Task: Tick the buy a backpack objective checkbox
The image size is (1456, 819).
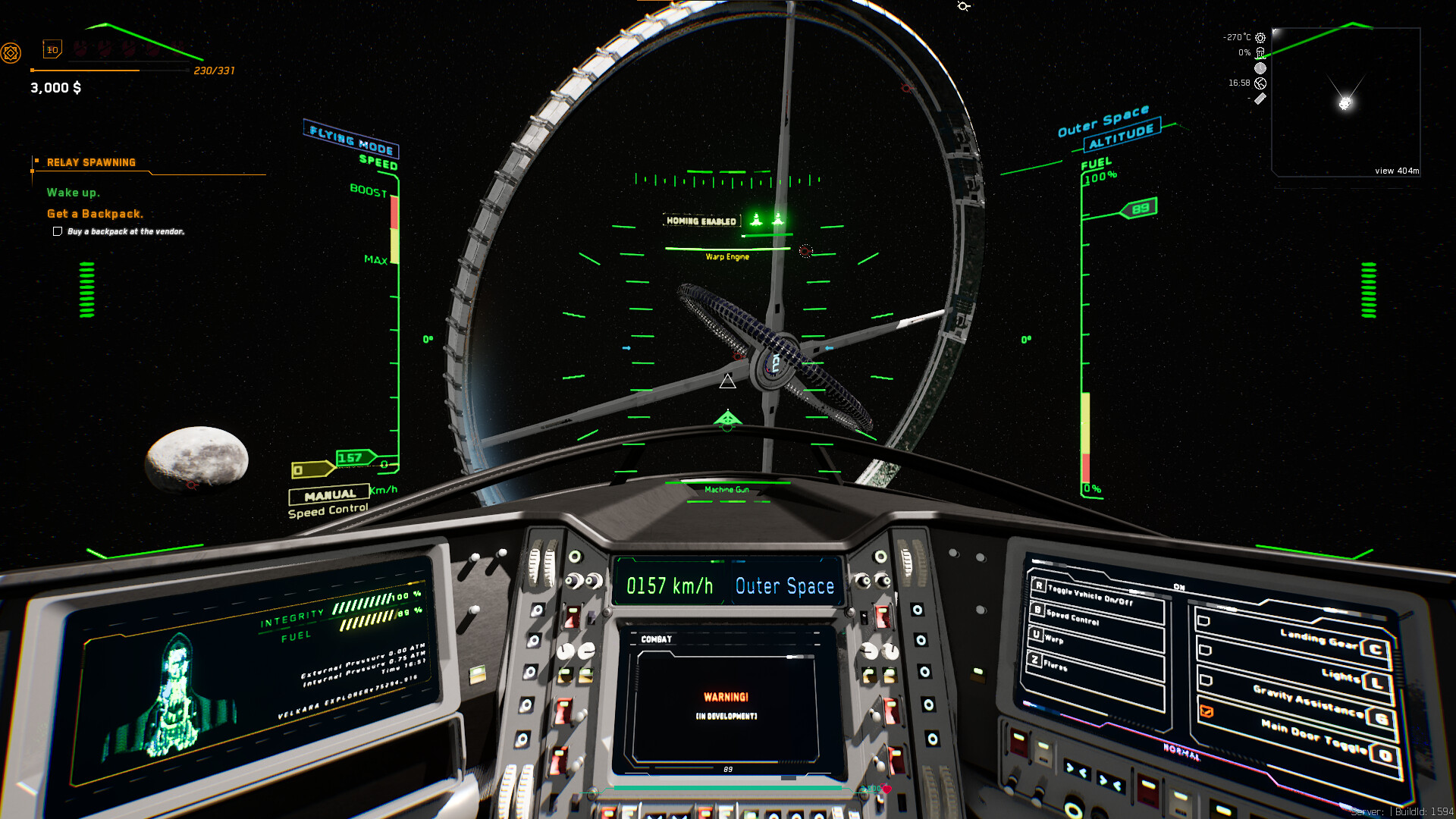Action: click(x=58, y=231)
